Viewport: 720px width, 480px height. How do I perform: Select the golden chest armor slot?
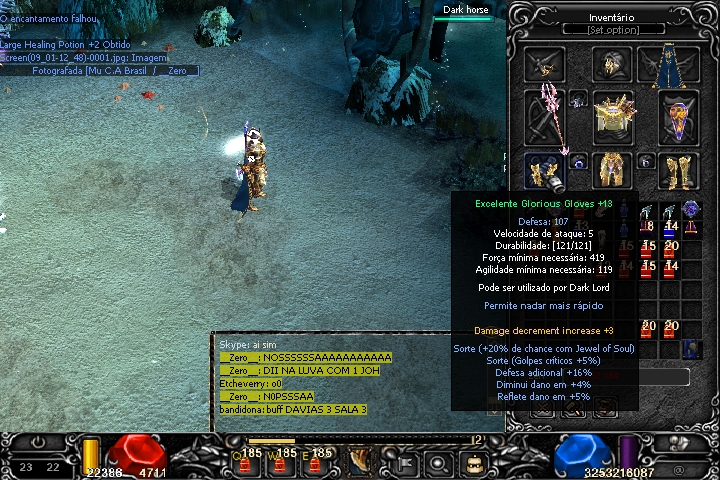(612, 117)
